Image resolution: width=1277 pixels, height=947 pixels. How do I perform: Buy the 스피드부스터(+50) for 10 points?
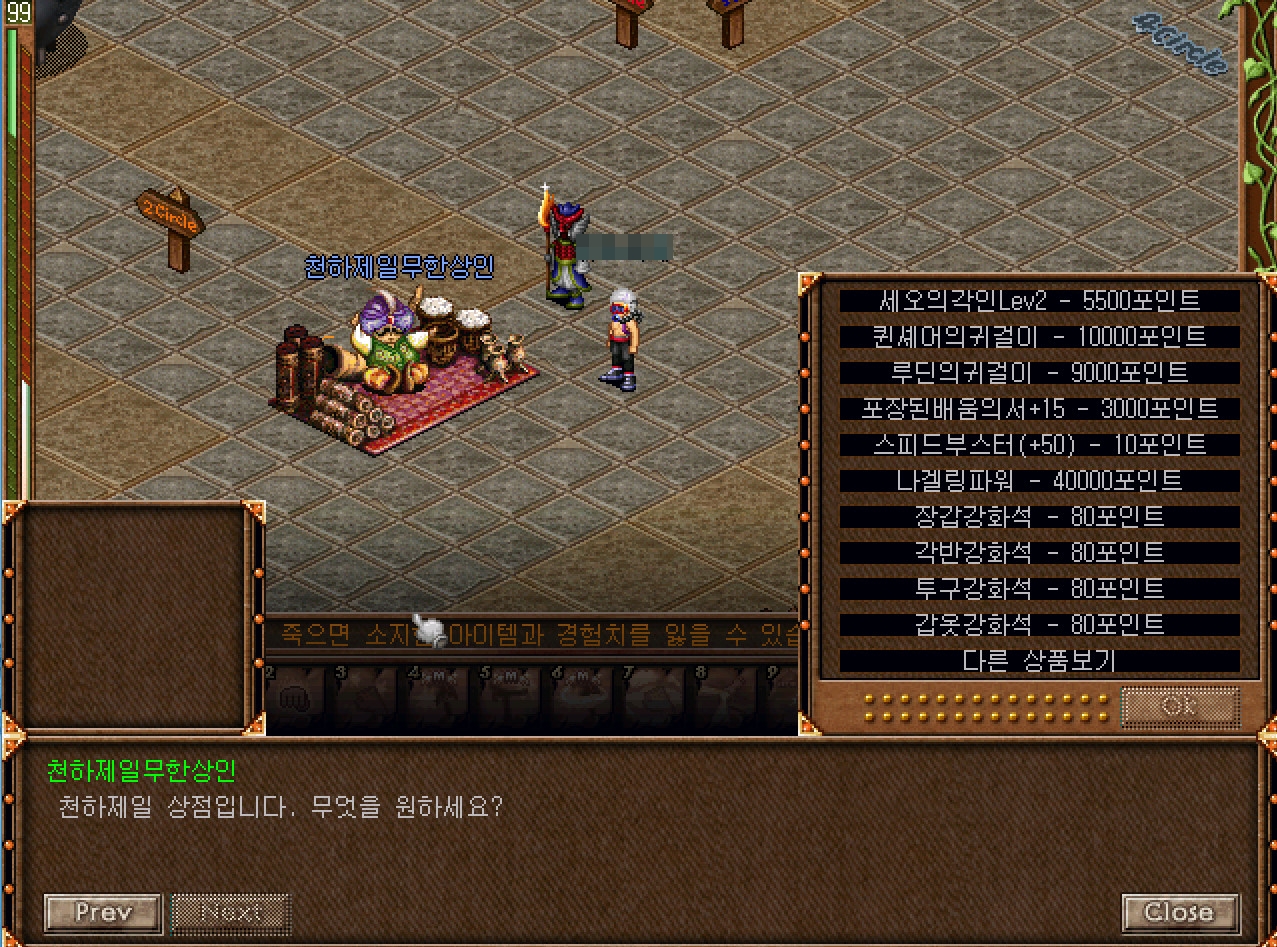point(1039,445)
